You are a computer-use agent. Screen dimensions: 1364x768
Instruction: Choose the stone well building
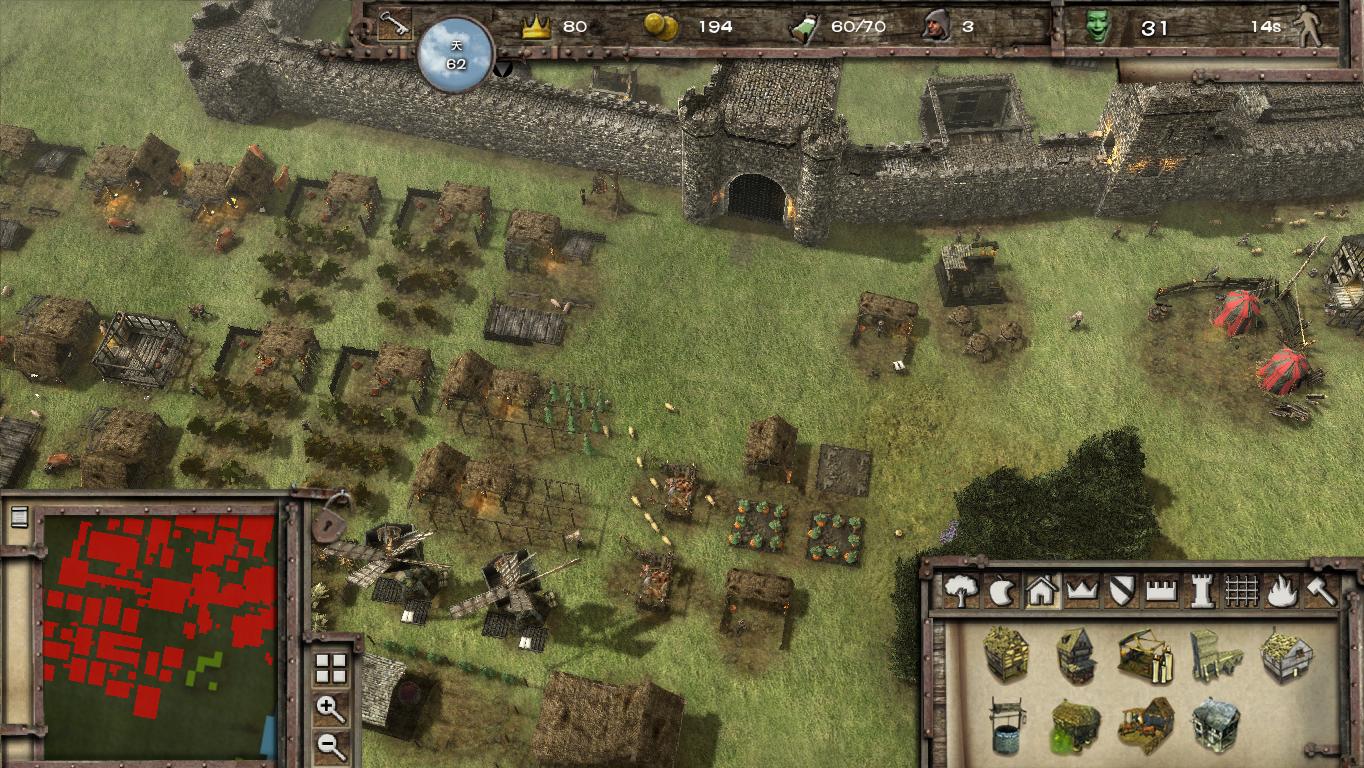(x=1008, y=726)
